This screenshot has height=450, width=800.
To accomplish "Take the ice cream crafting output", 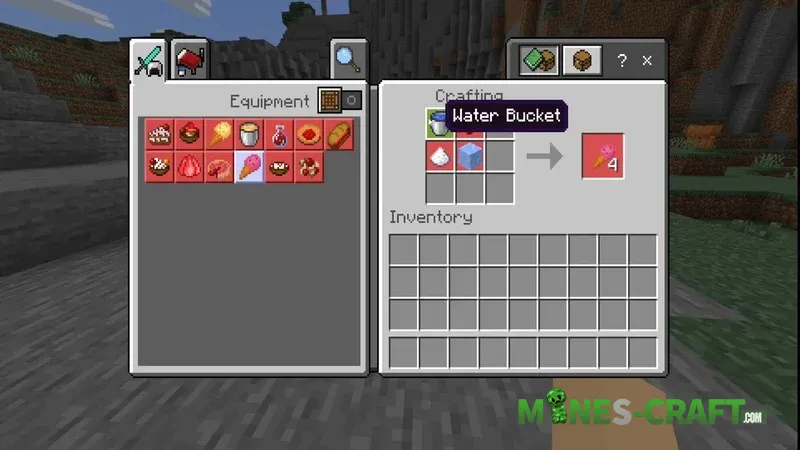I will (x=603, y=156).
